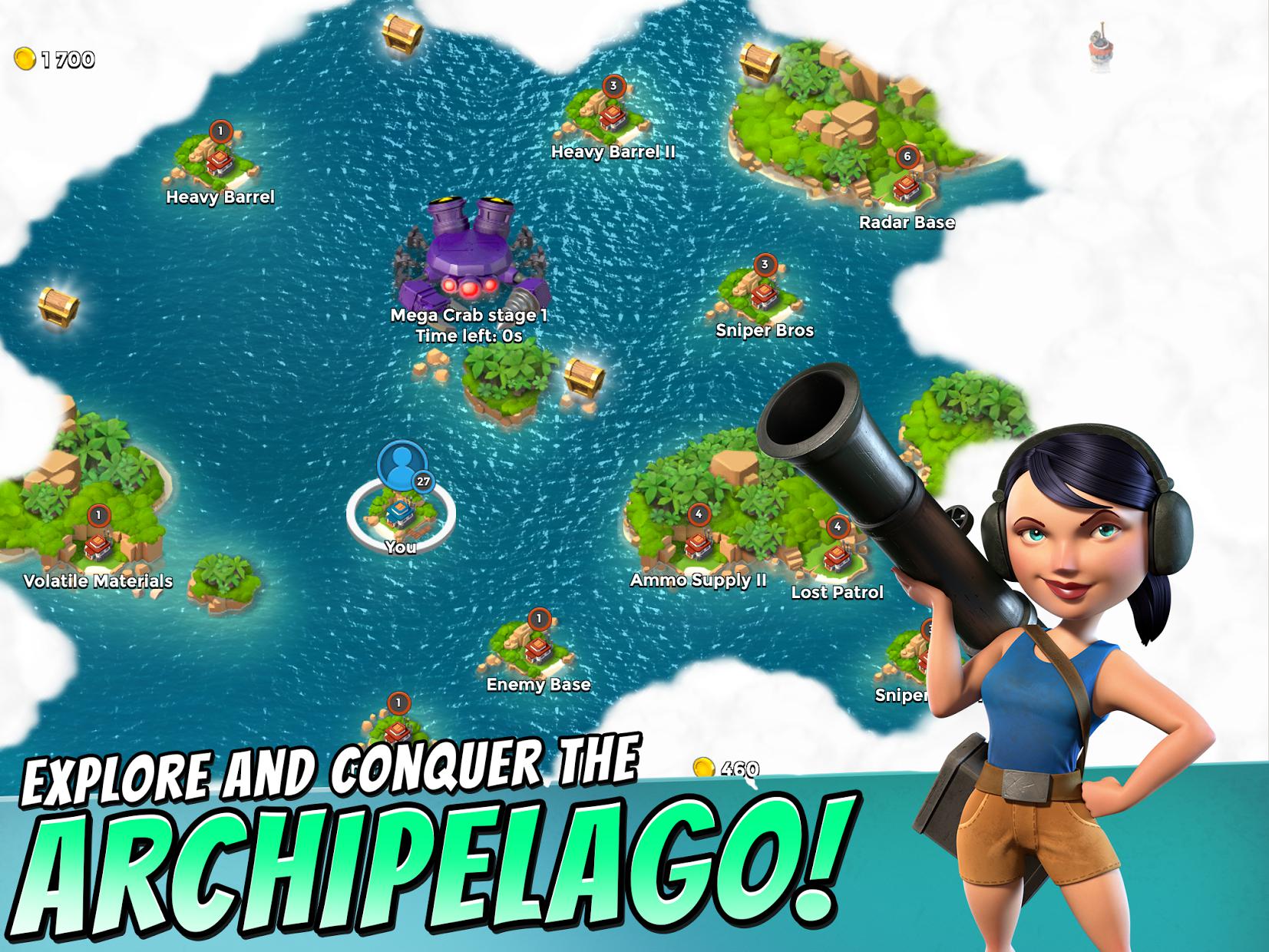Select the Enemy Base island

(537, 649)
